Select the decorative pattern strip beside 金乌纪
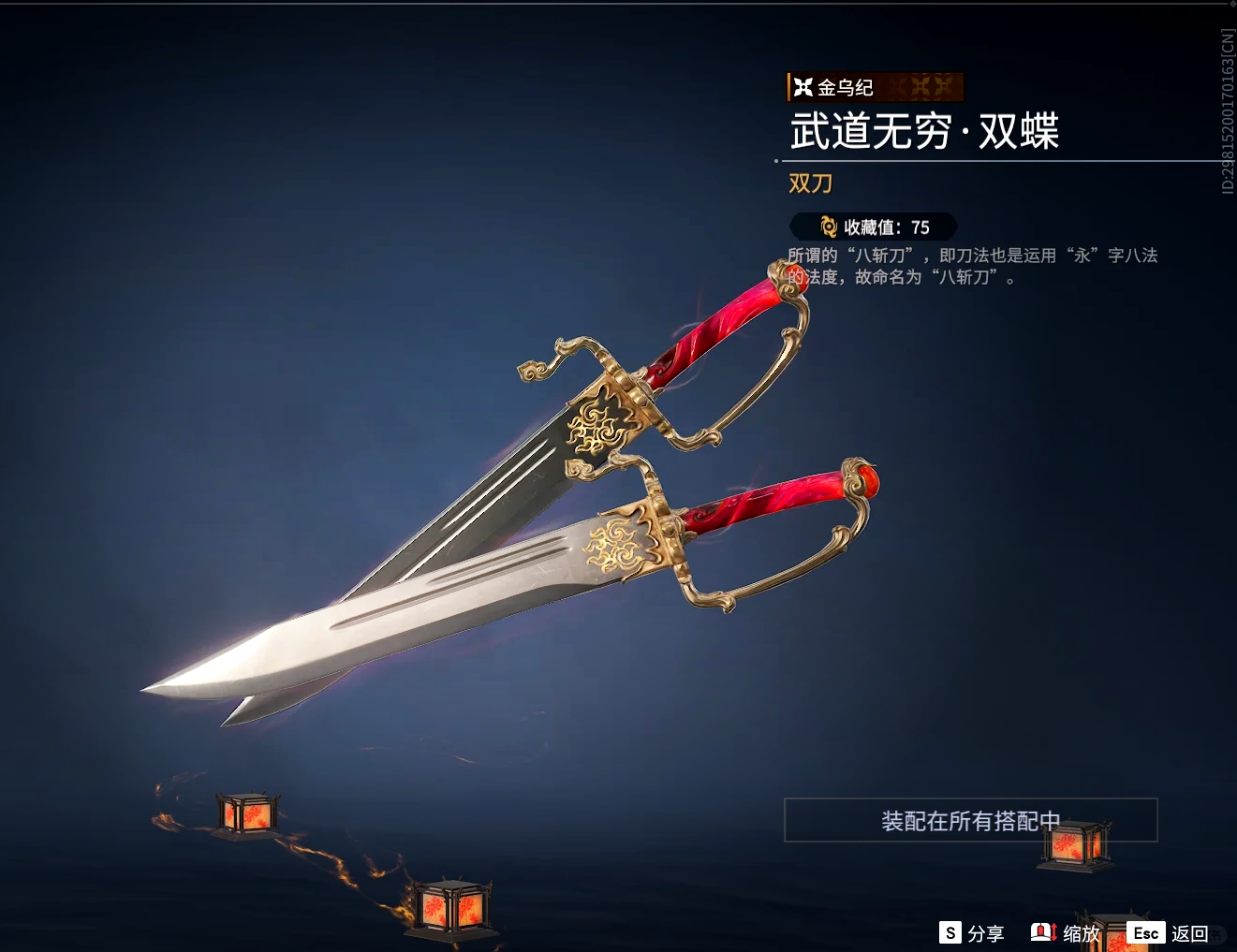This screenshot has height=952, width=1237. click(927, 87)
